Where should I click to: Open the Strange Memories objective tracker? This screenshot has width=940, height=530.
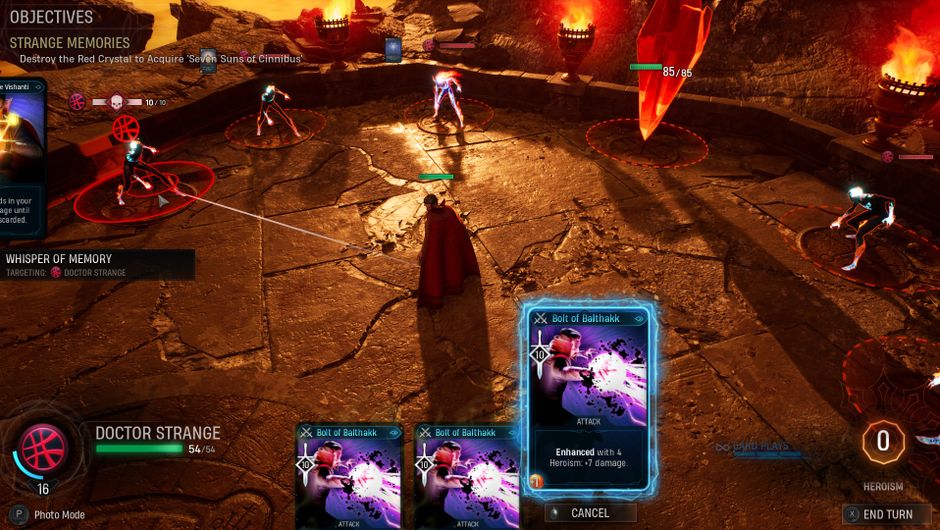(x=70, y=43)
